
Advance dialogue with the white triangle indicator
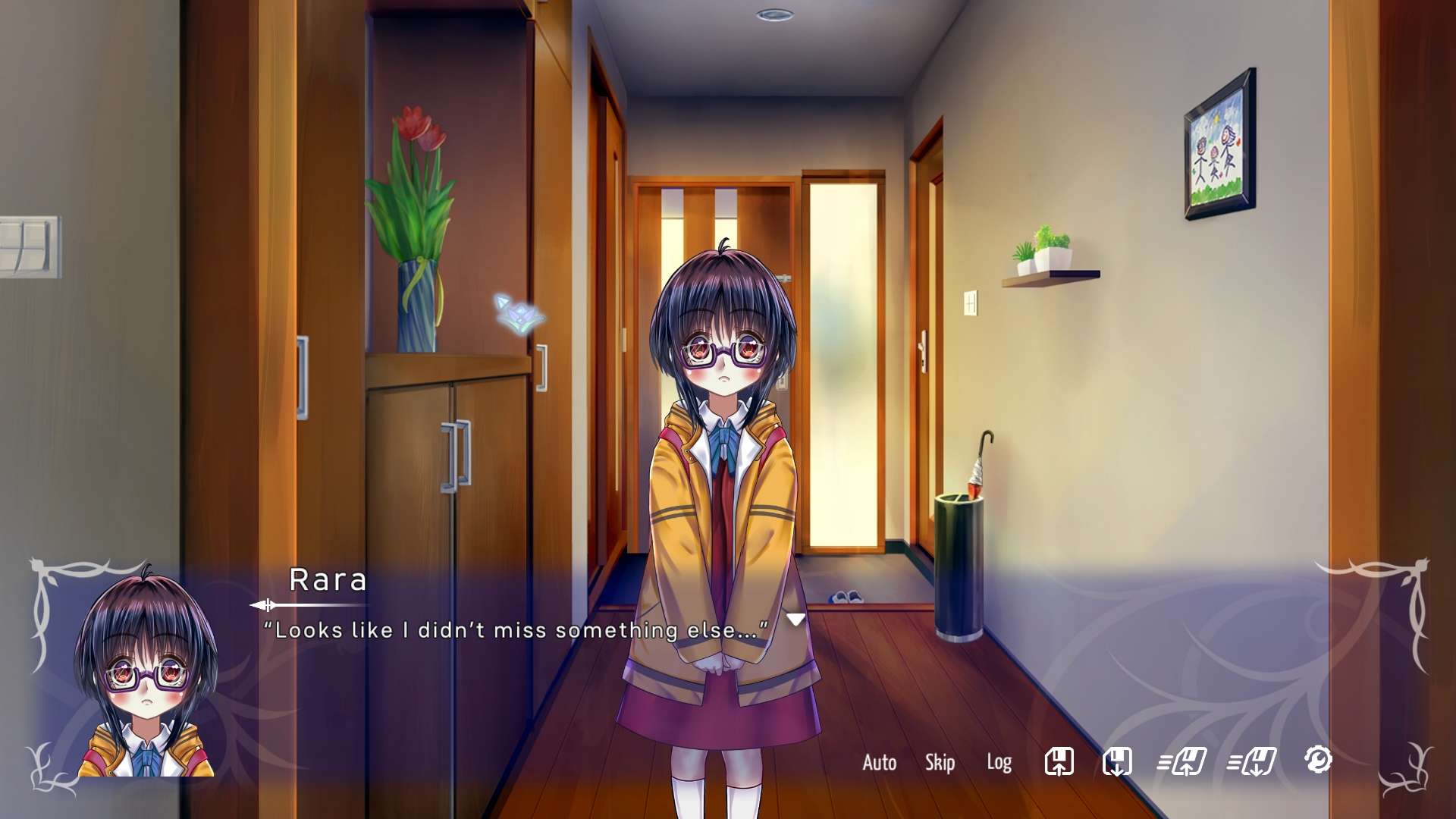point(795,620)
